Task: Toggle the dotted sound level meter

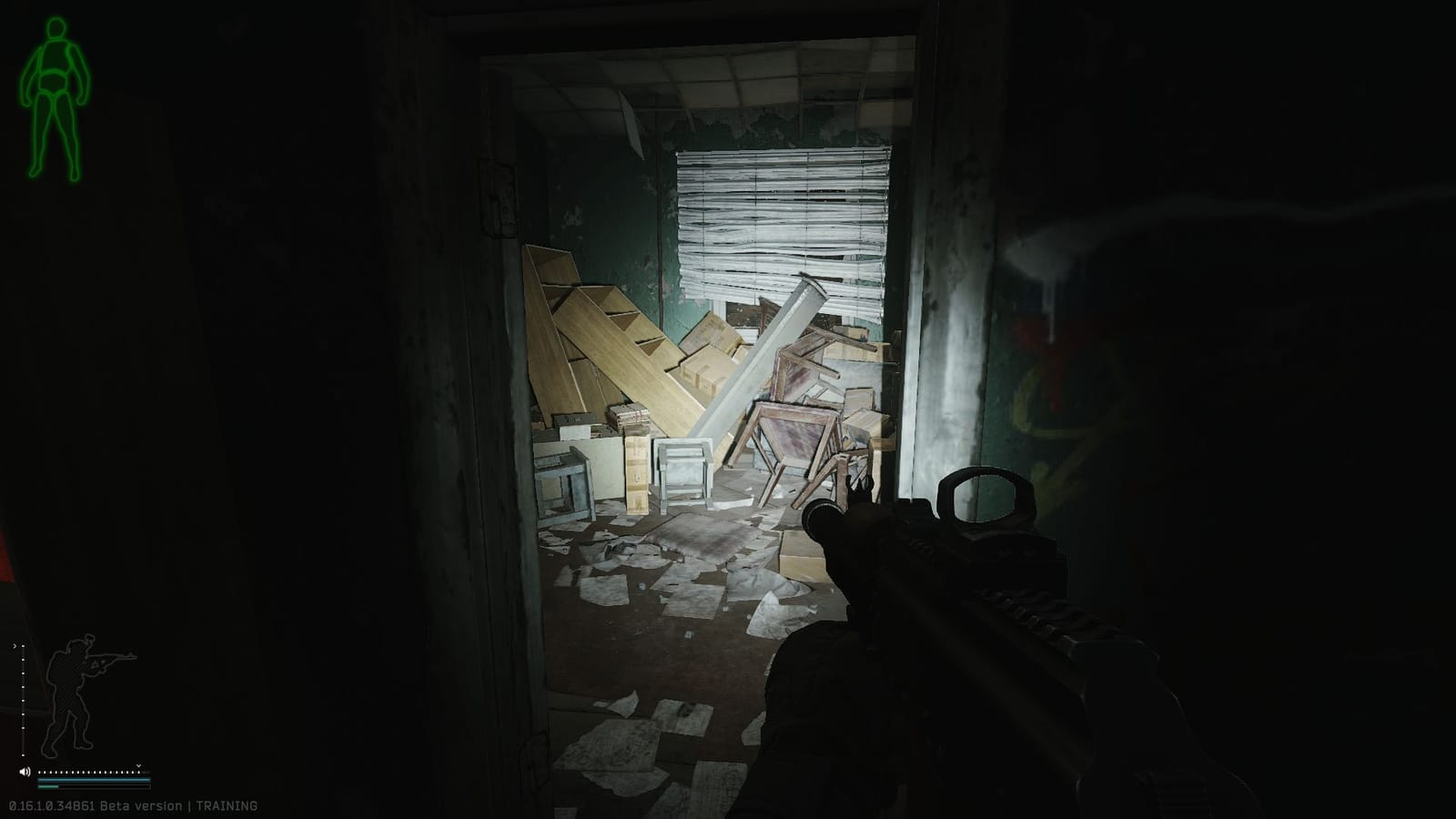Action: click(89, 772)
